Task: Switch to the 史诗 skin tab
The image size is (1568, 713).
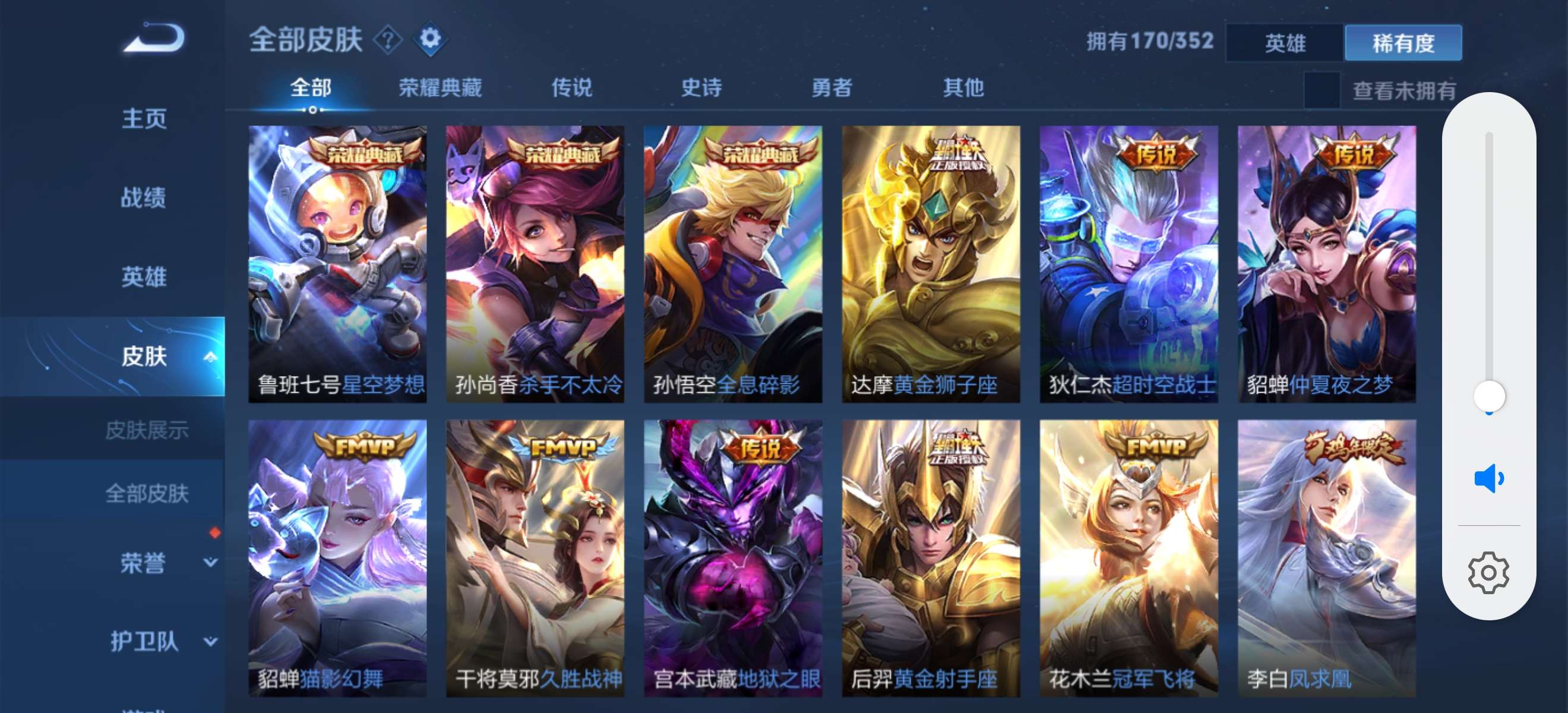Action: (x=703, y=88)
